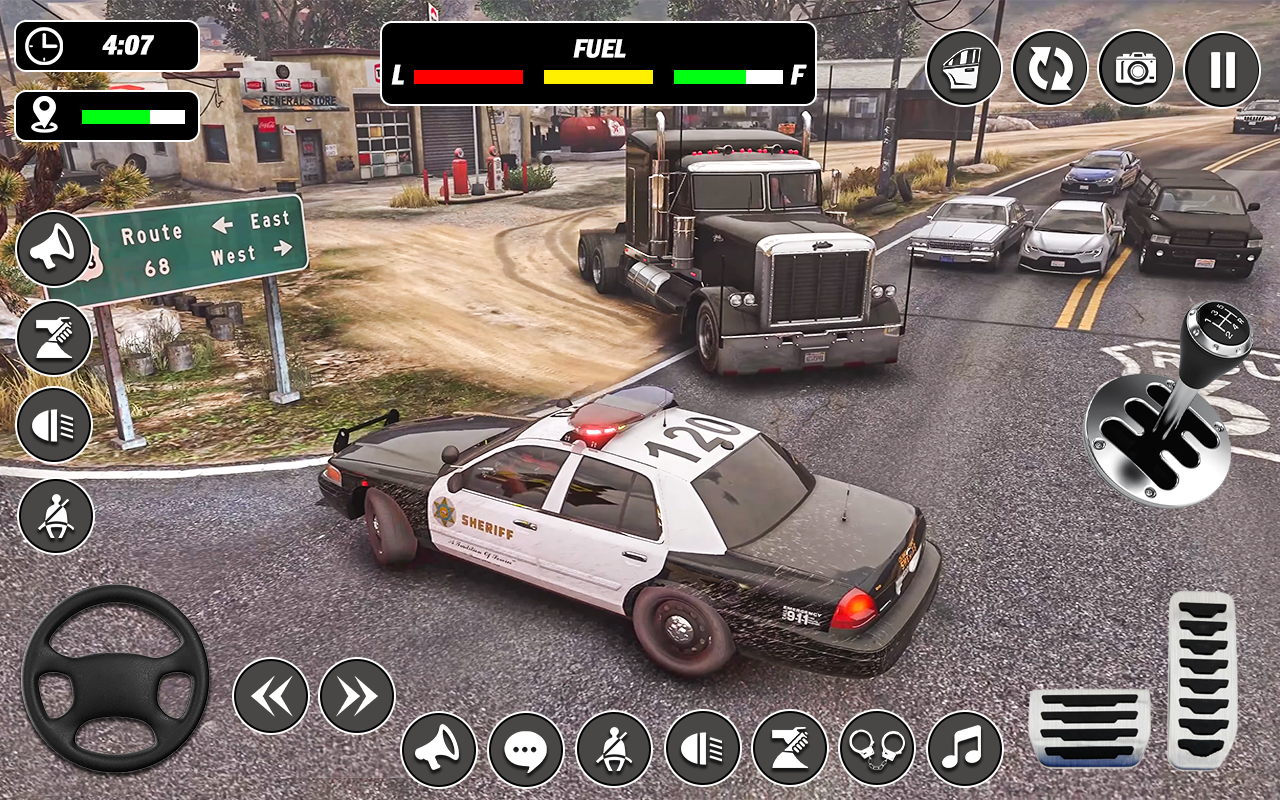The width and height of the screenshot is (1280, 800).
Task: Switch the view with the camera button
Action: (1136, 69)
